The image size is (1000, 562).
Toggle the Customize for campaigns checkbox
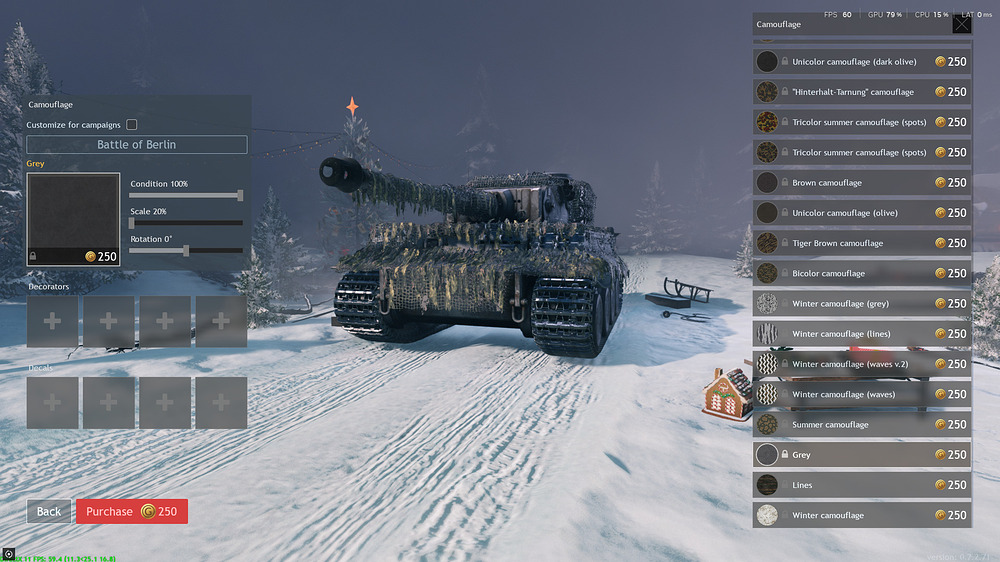(x=132, y=125)
